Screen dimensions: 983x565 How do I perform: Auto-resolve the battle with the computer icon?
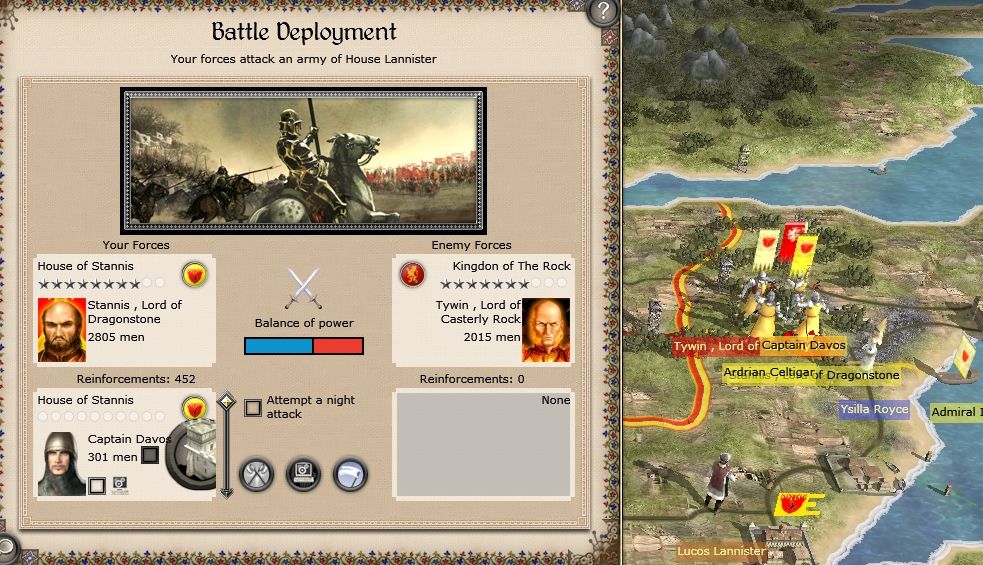click(304, 473)
